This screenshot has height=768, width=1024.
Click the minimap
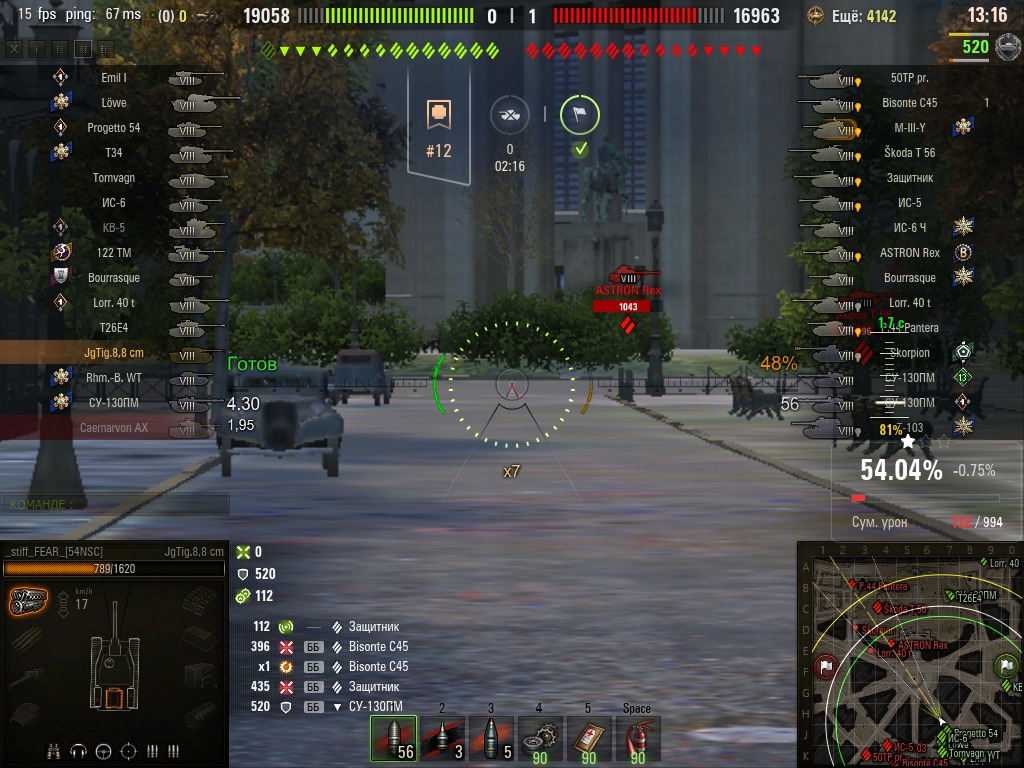click(910, 655)
